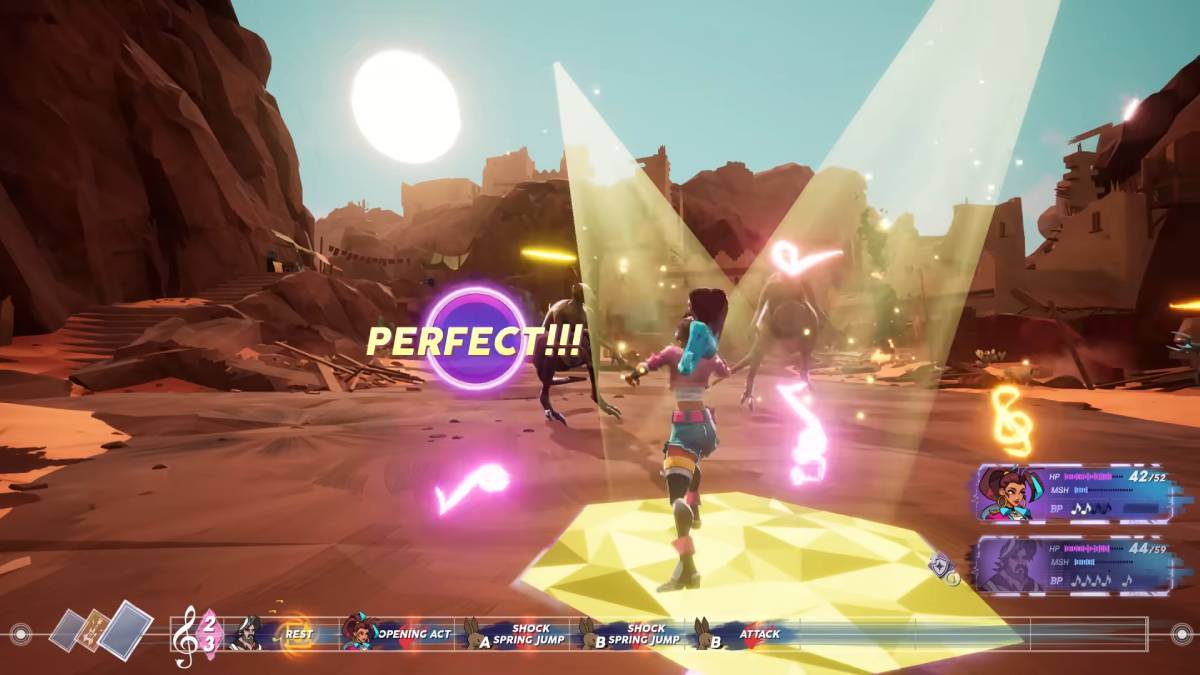Hit the purple rhythm timing circle

(476, 339)
